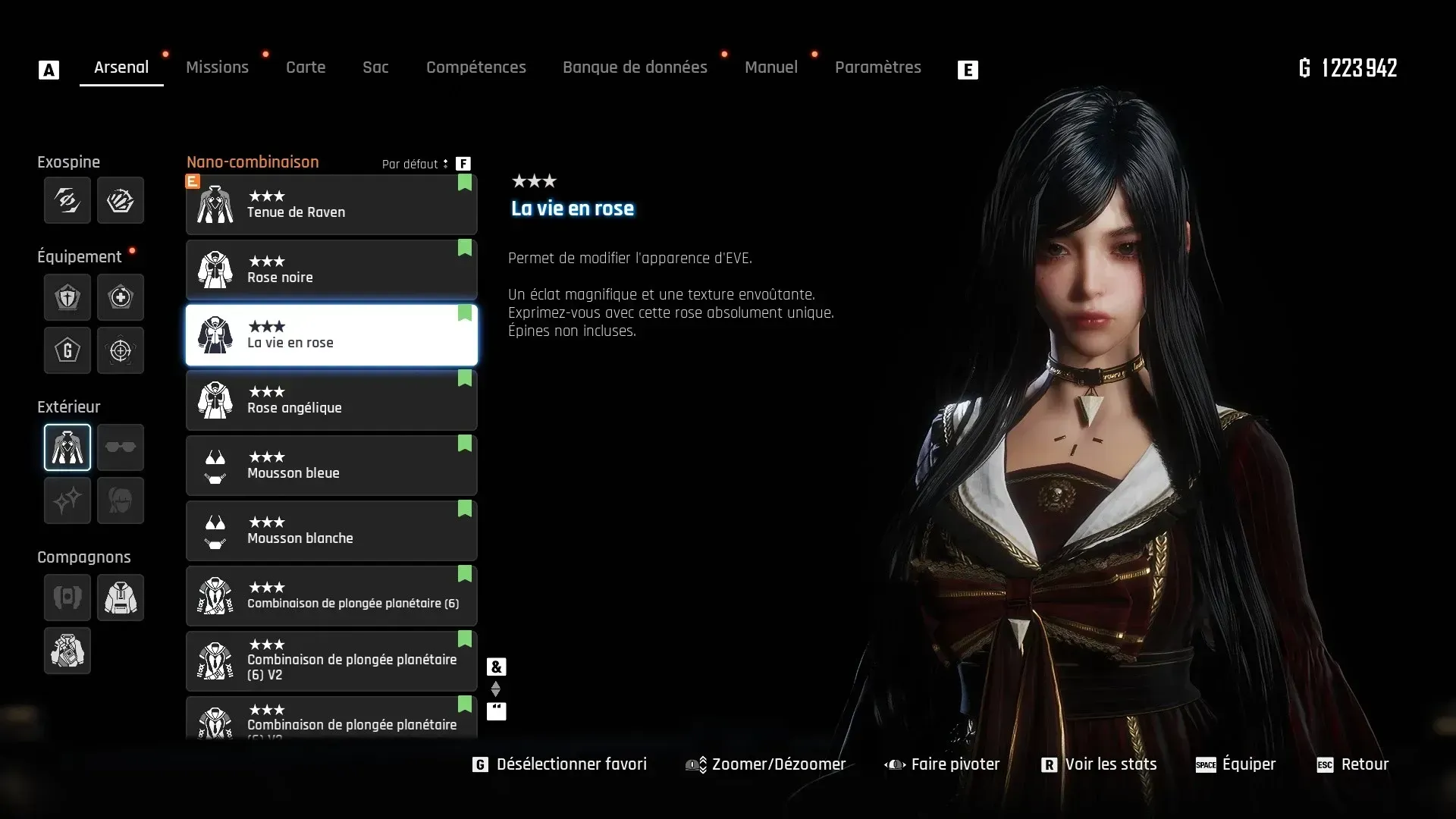The width and height of the screenshot is (1456, 819).
Task: Open the Manuel tab
Action: tap(770, 67)
